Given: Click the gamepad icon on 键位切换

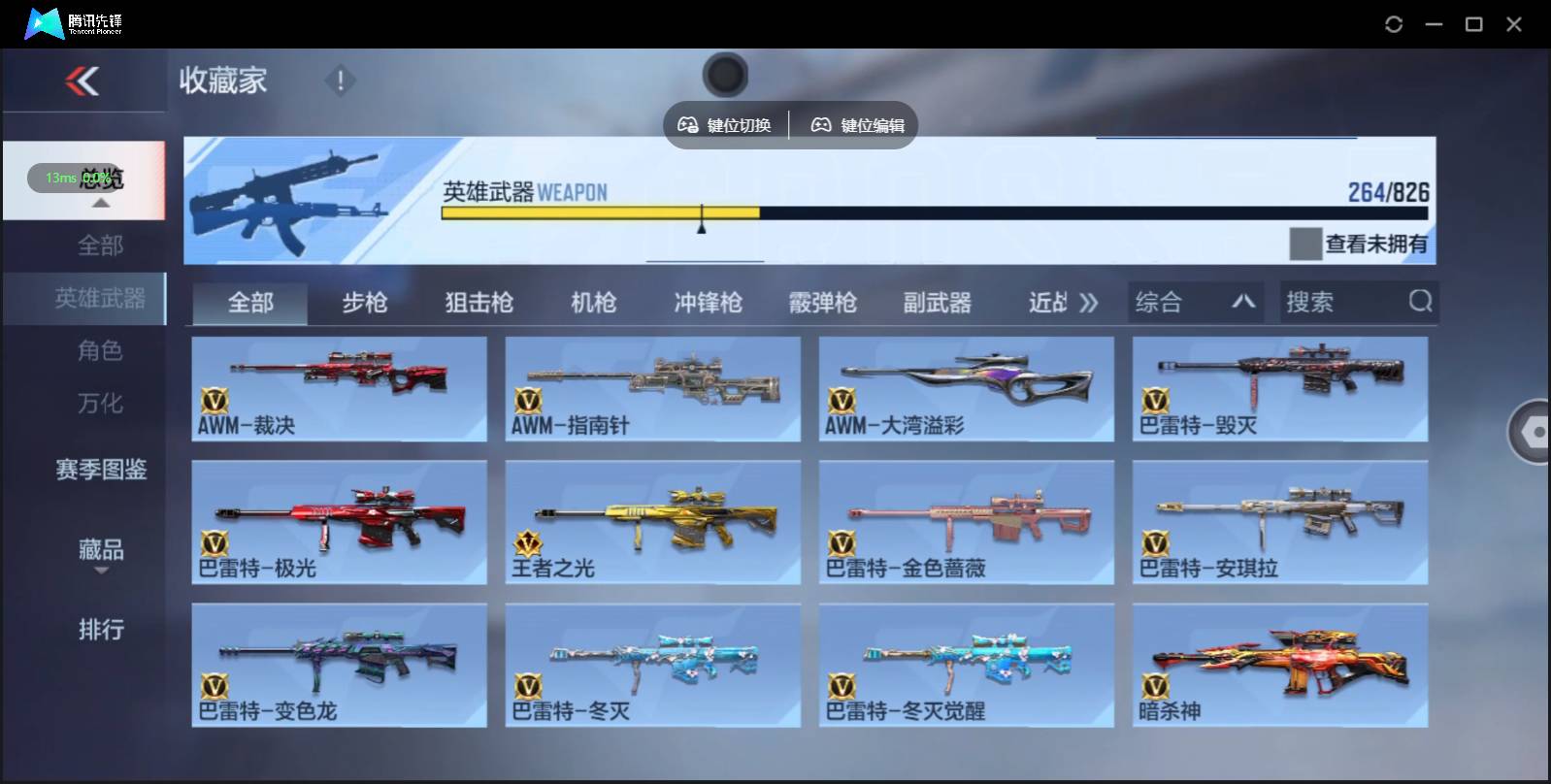Looking at the screenshot, I should [690, 124].
